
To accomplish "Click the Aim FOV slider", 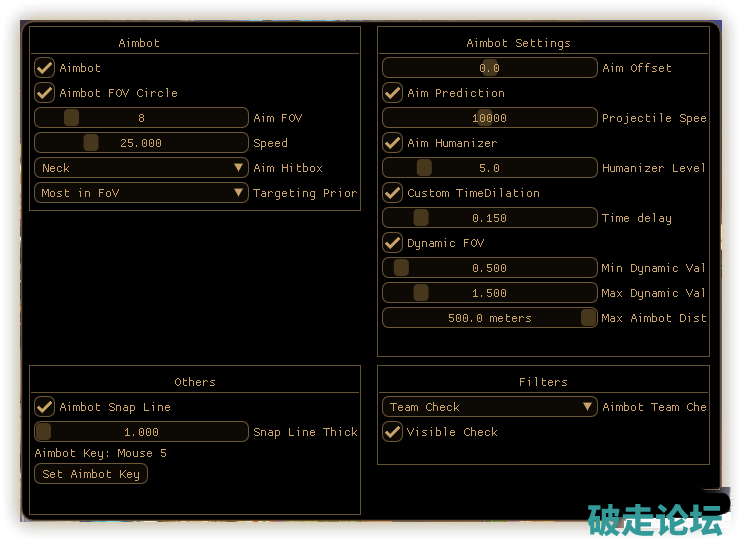I will click(141, 118).
